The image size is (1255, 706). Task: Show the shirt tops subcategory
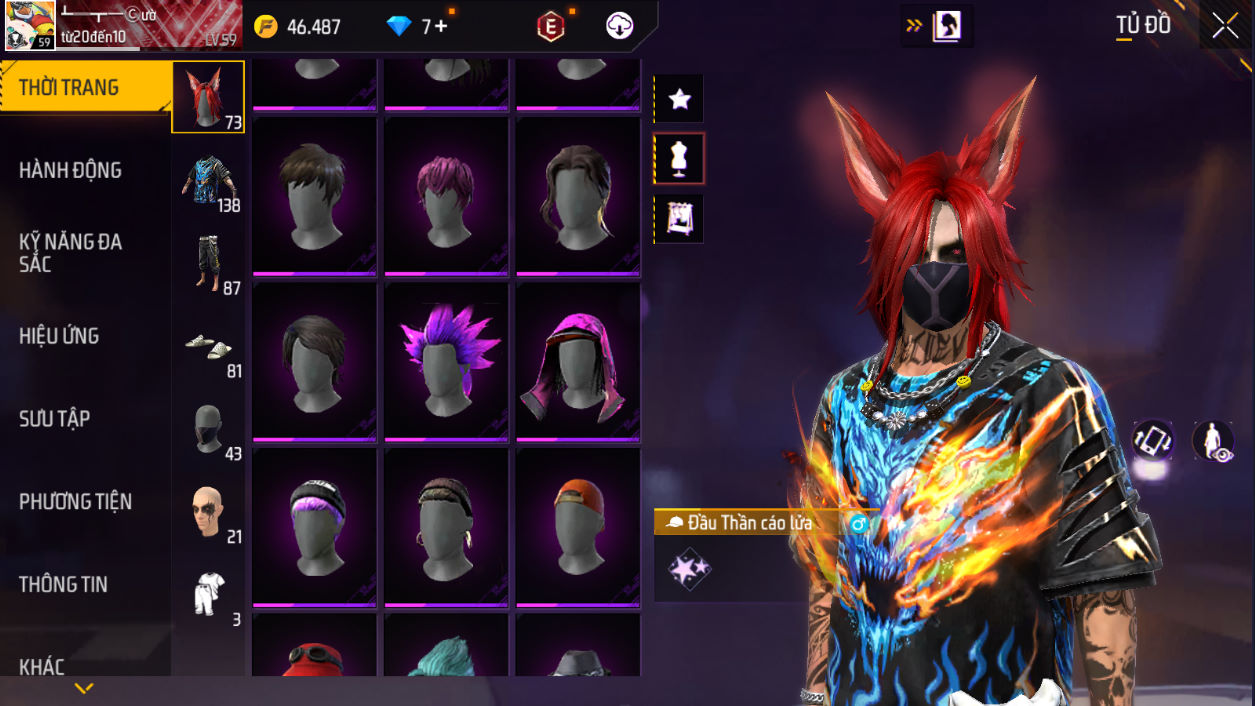pyautogui.click(x=208, y=180)
